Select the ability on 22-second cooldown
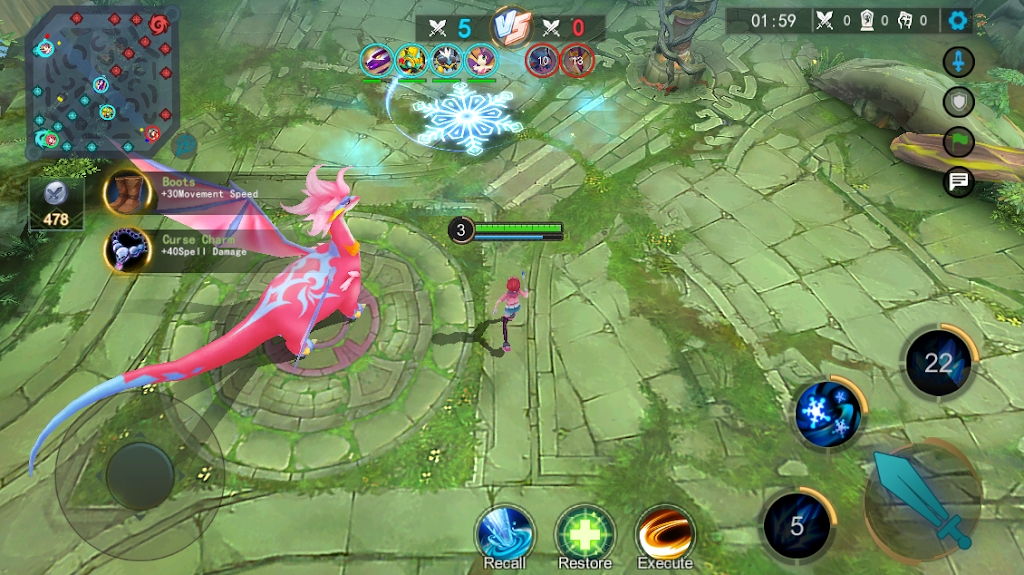 (x=938, y=362)
